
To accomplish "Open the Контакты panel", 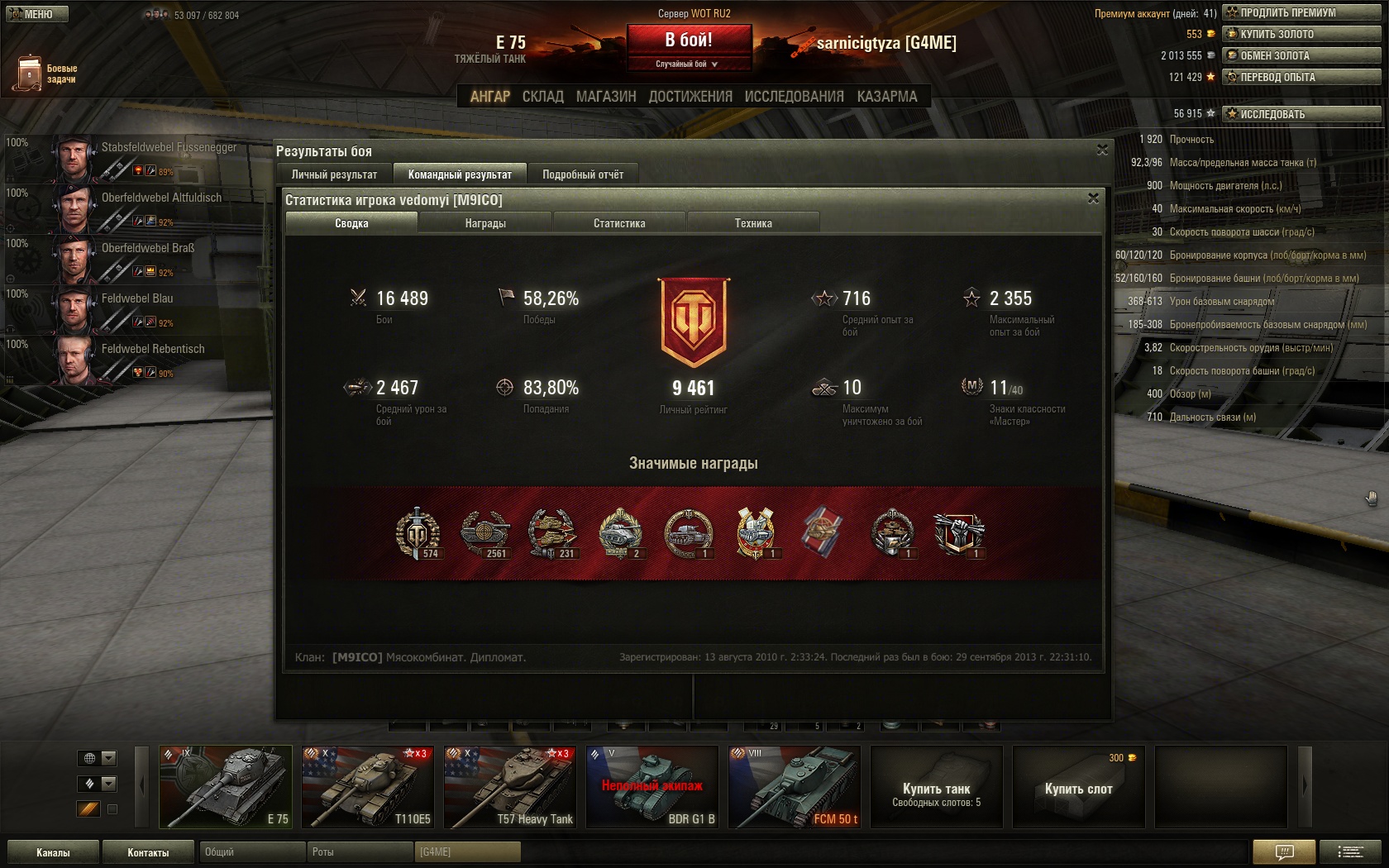I will point(148,852).
